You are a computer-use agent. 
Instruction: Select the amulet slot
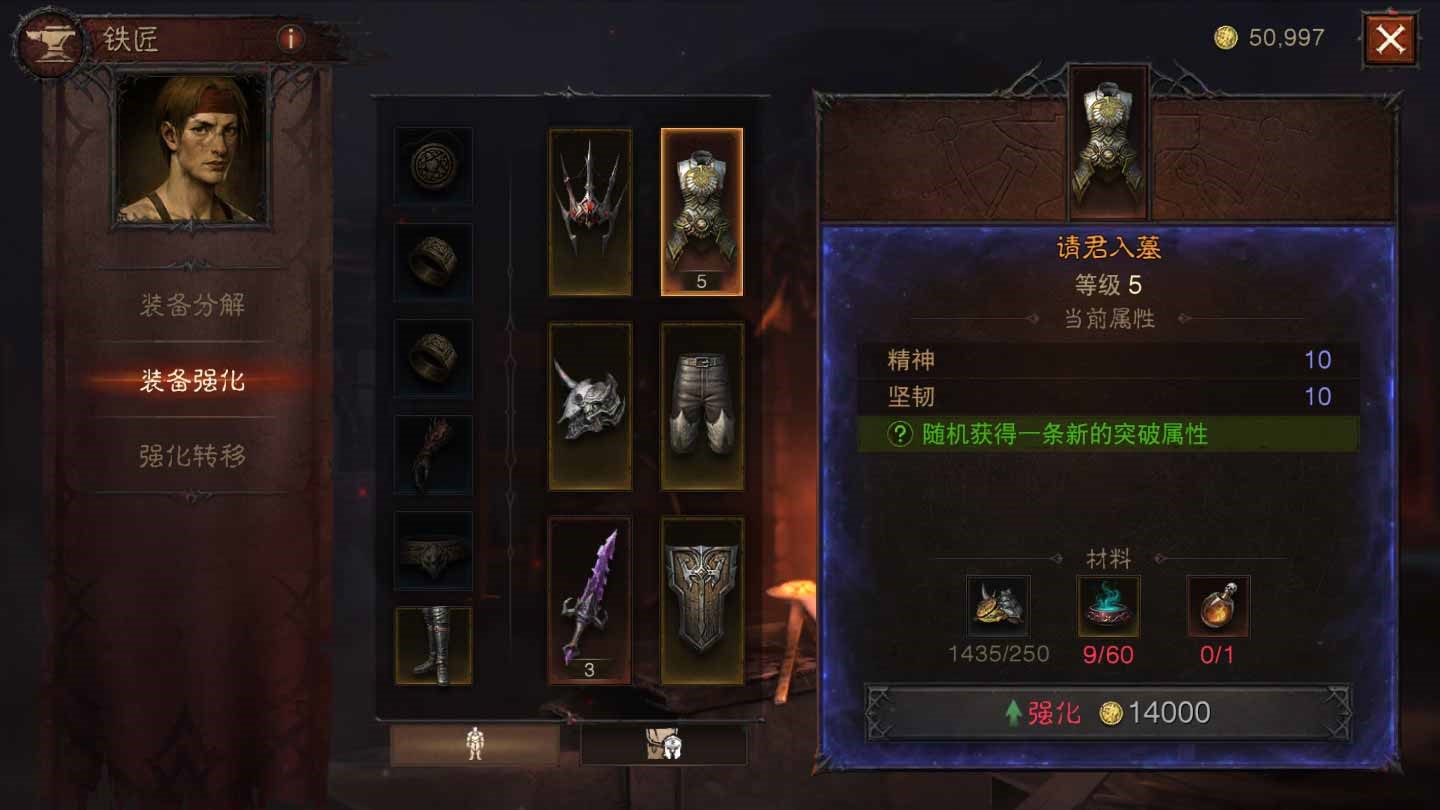[x=434, y=165]
